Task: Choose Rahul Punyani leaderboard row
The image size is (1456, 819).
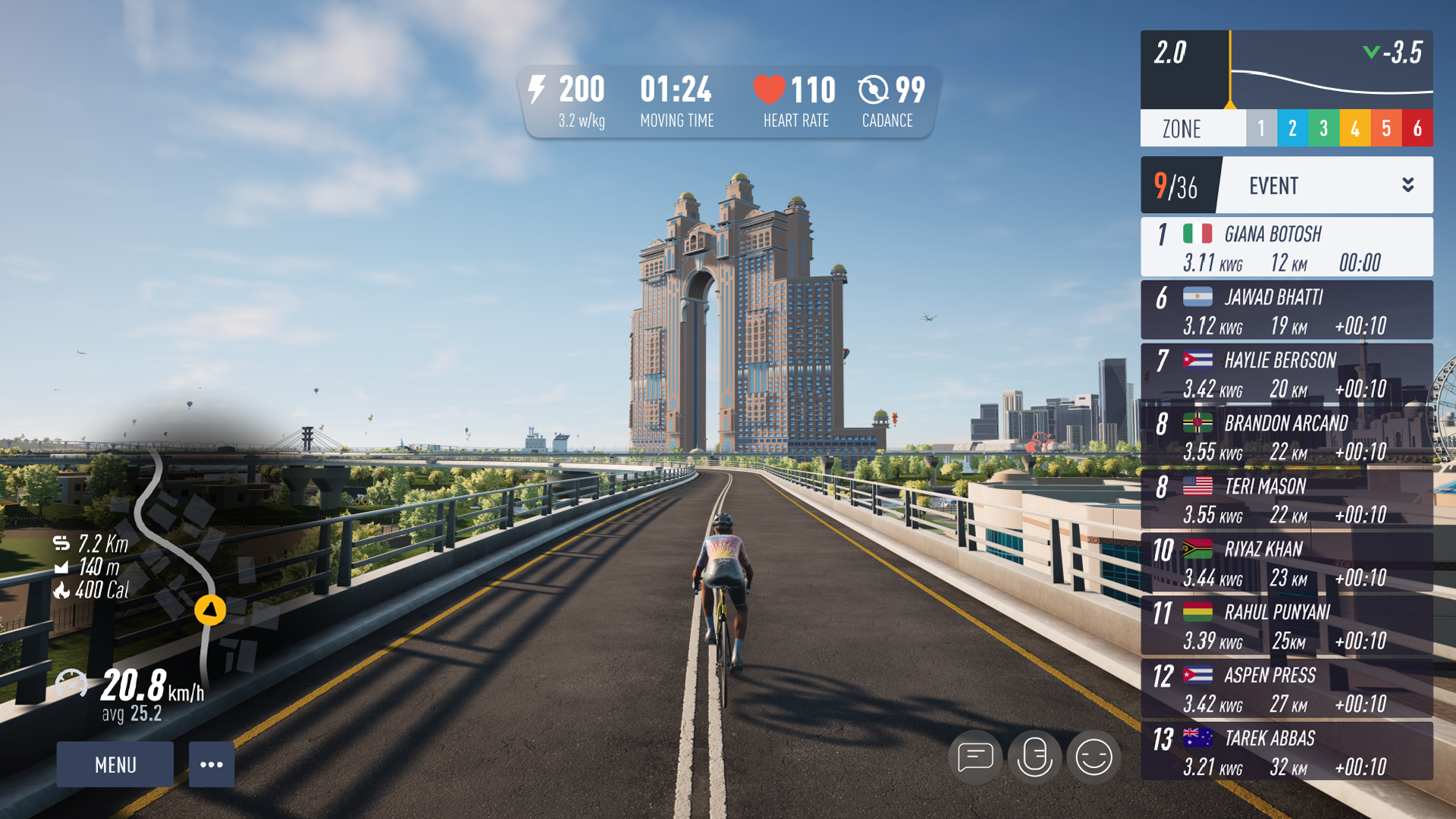Action: pos(1287,625)
